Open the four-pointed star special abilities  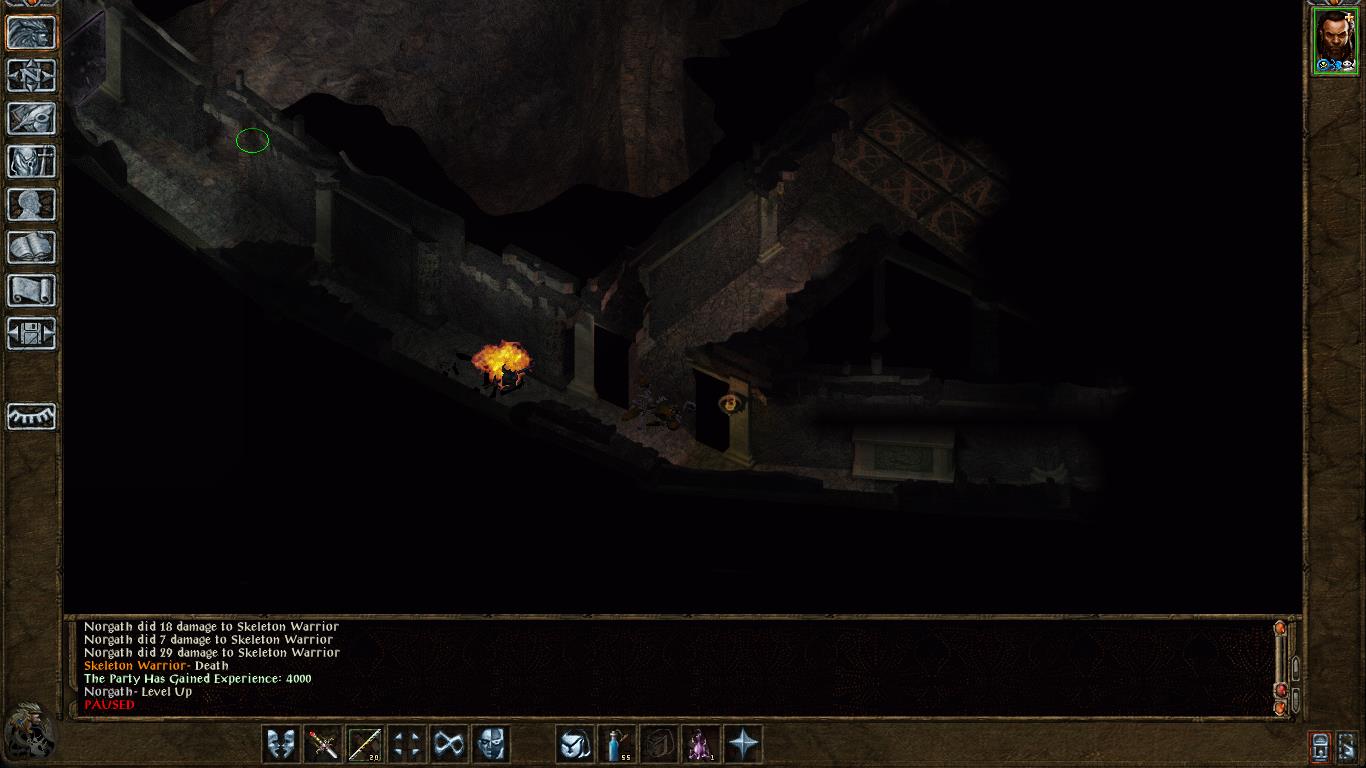(743, 744)
